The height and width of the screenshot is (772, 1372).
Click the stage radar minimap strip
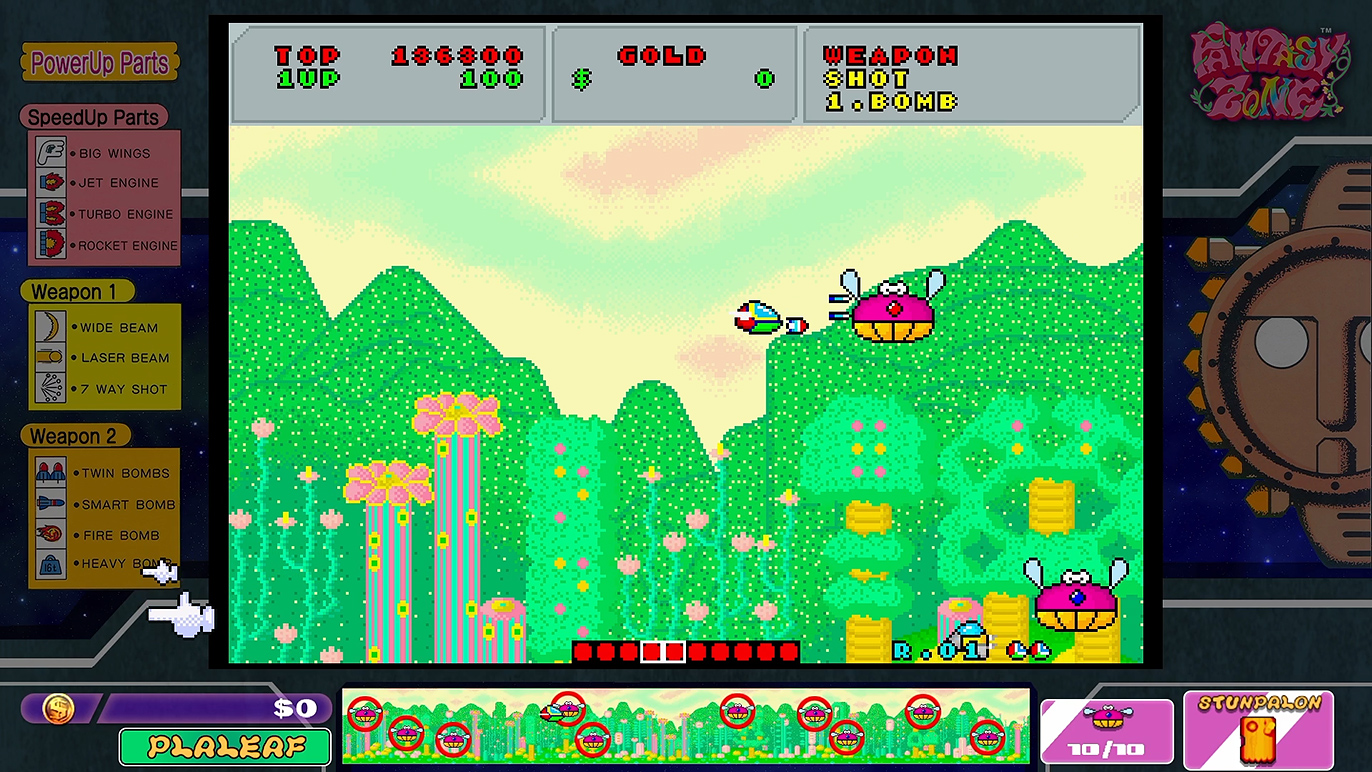click(x=686, y=726)
